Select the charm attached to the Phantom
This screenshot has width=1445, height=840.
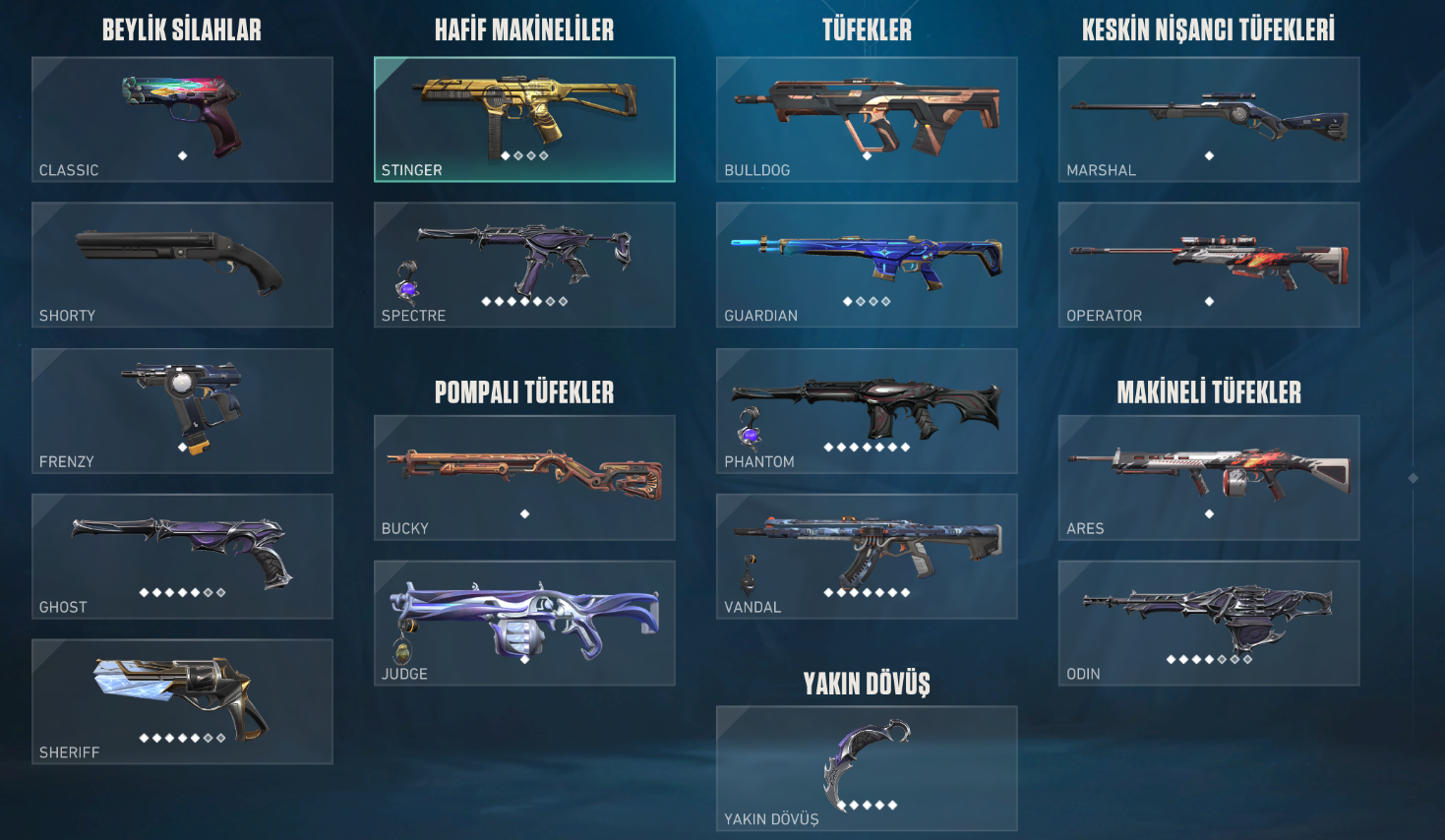748,426
